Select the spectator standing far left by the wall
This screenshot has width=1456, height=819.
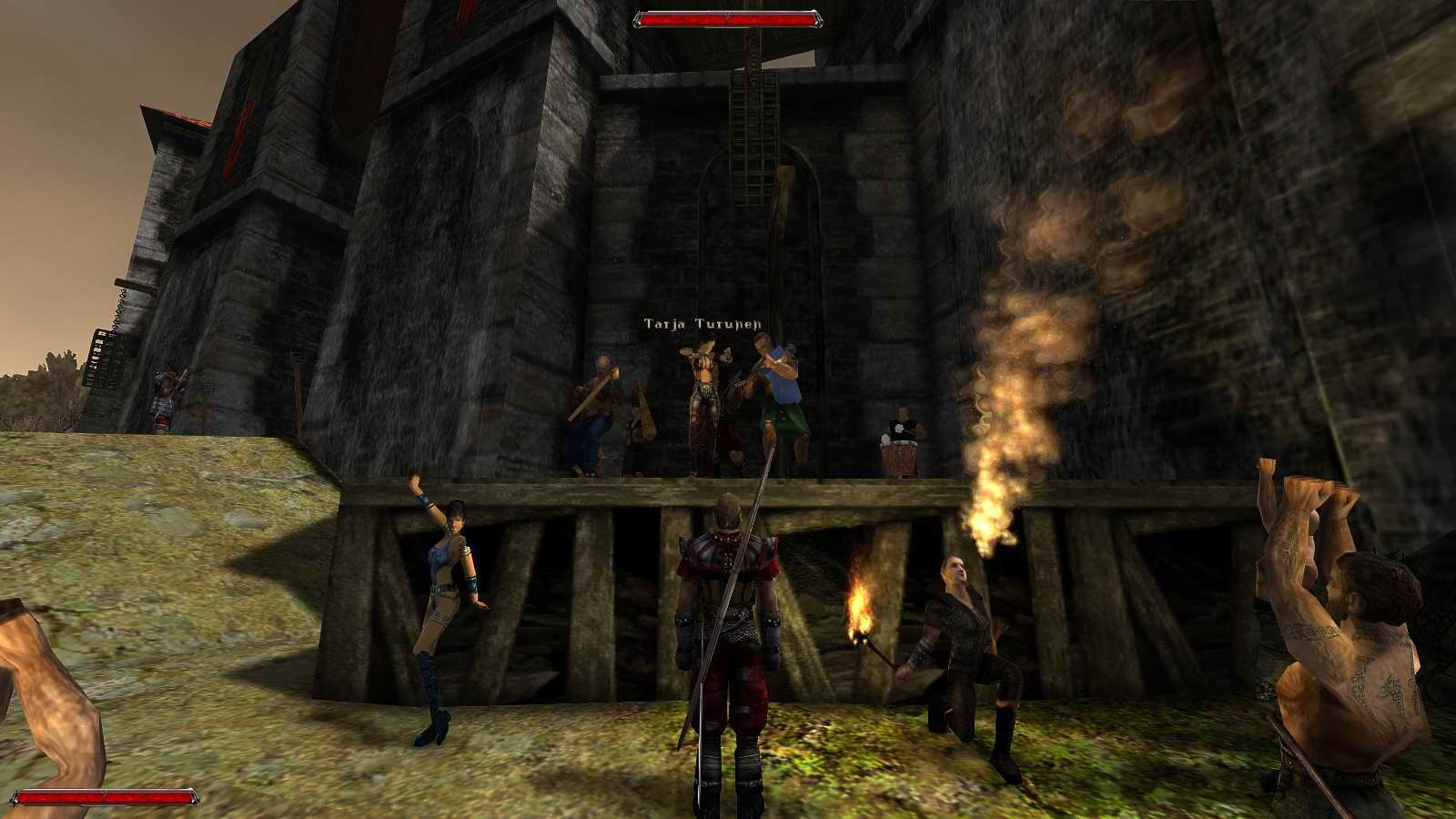tap(164, 391)
